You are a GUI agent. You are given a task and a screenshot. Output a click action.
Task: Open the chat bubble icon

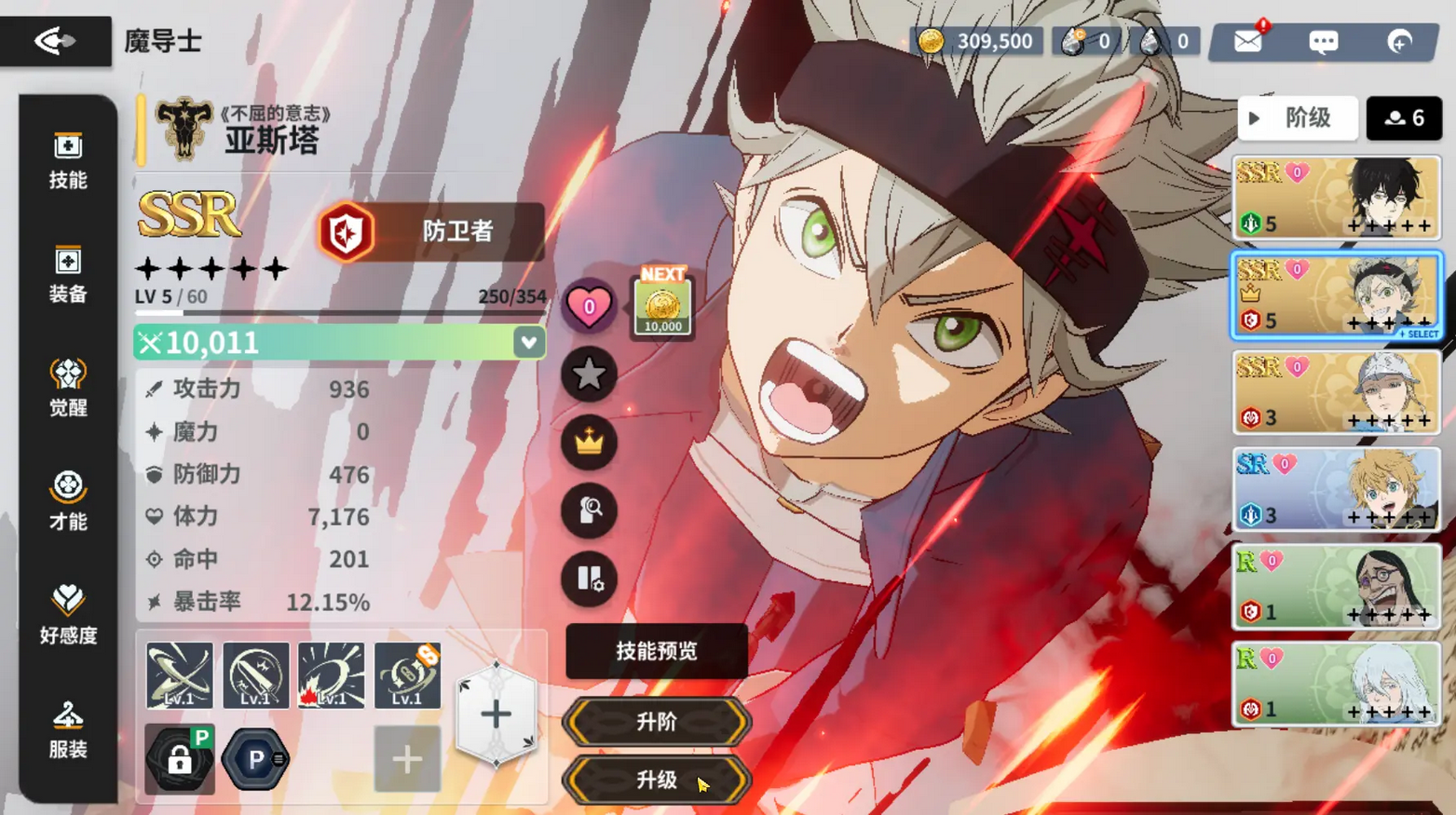coord(1323,42)
